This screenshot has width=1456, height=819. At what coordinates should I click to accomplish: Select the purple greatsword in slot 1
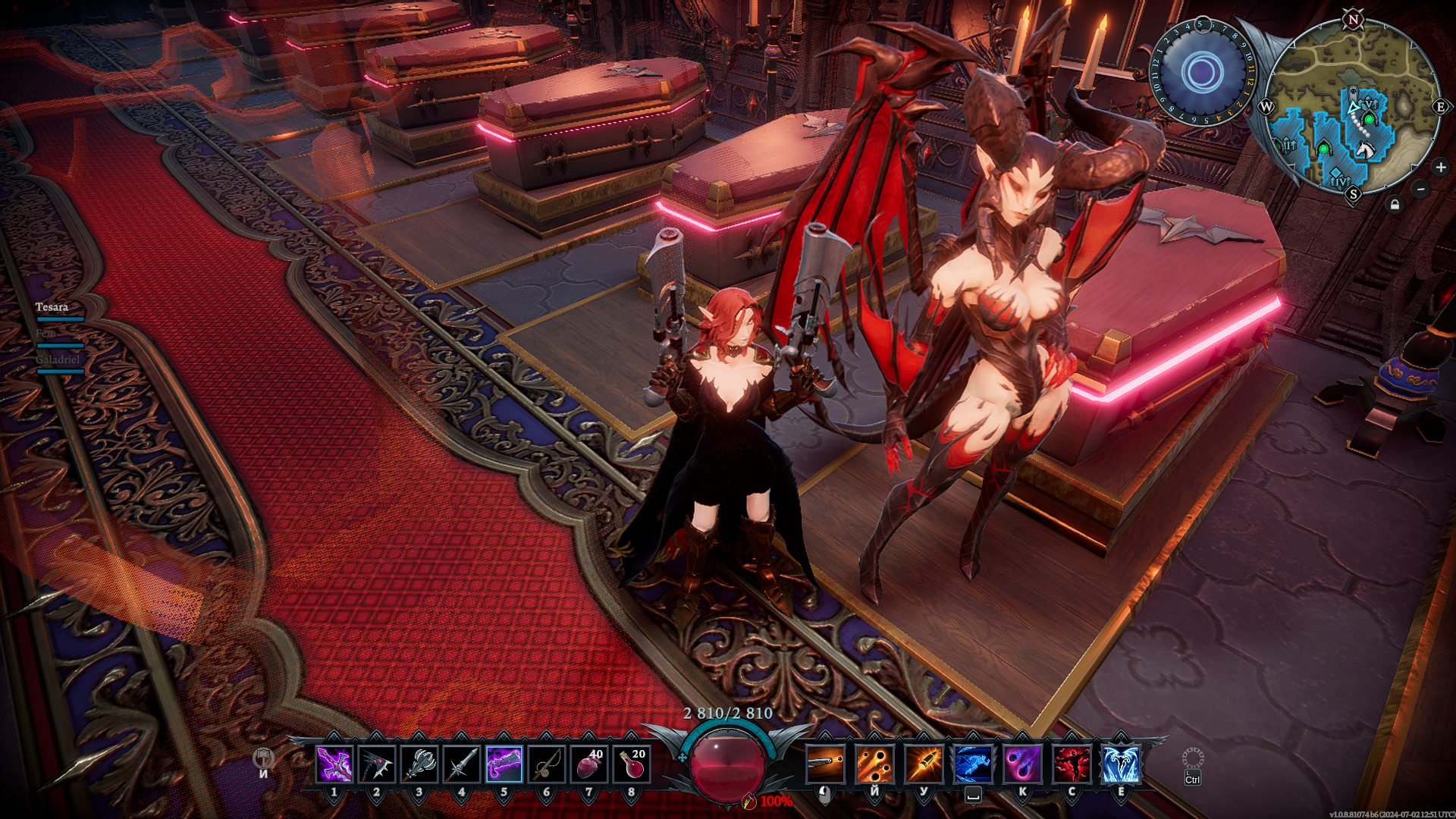pos(334,764)
